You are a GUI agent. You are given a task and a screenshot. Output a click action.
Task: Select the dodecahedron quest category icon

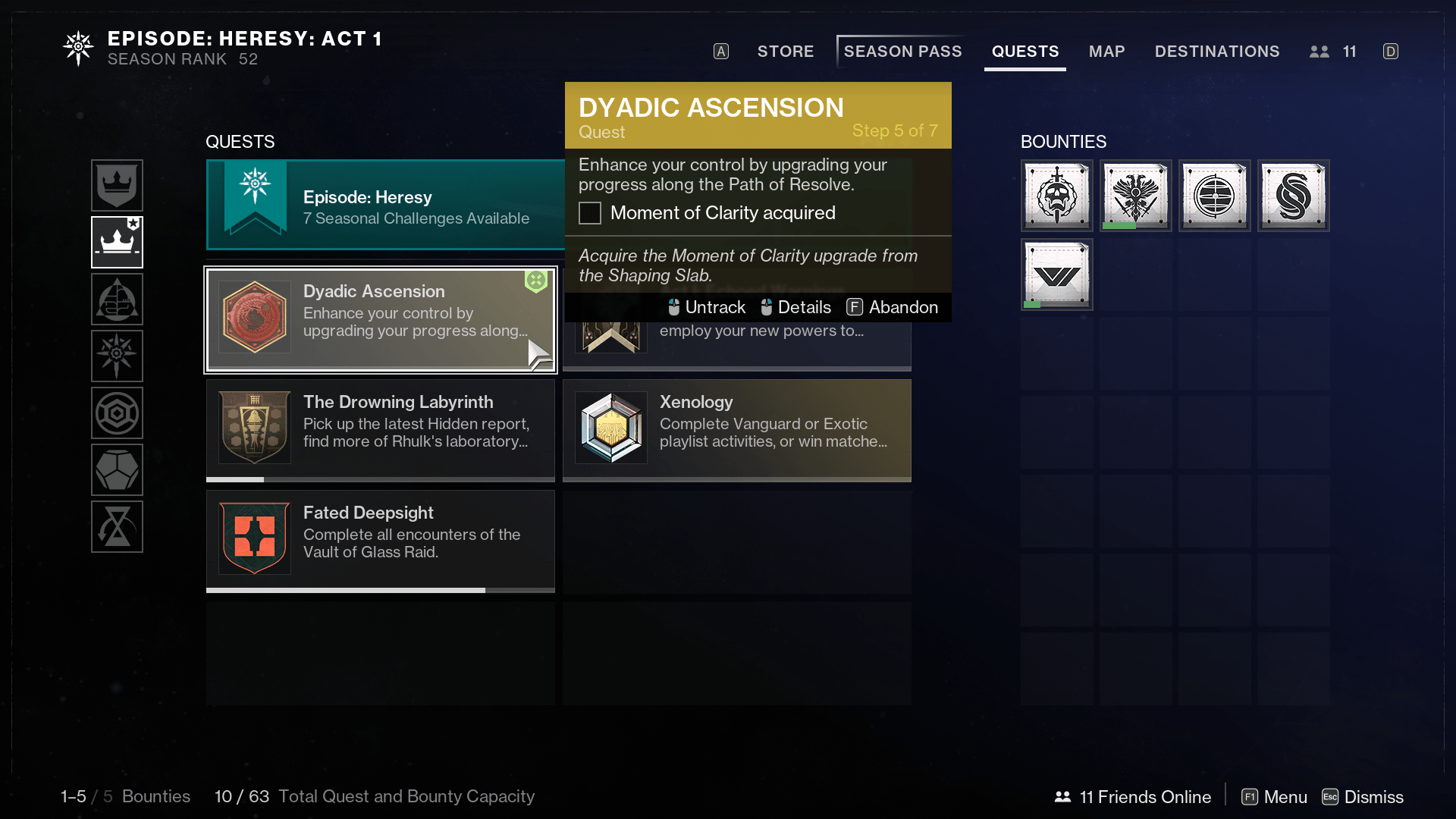pos(118,469)
